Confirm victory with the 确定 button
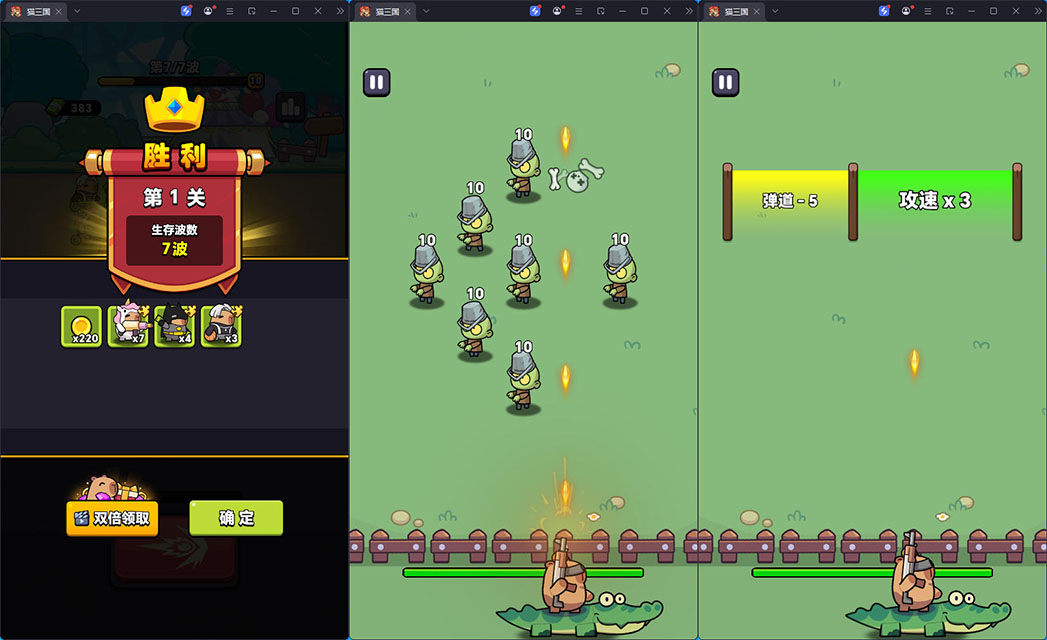The image size is (1047, 640). click(x=236, y=518)
